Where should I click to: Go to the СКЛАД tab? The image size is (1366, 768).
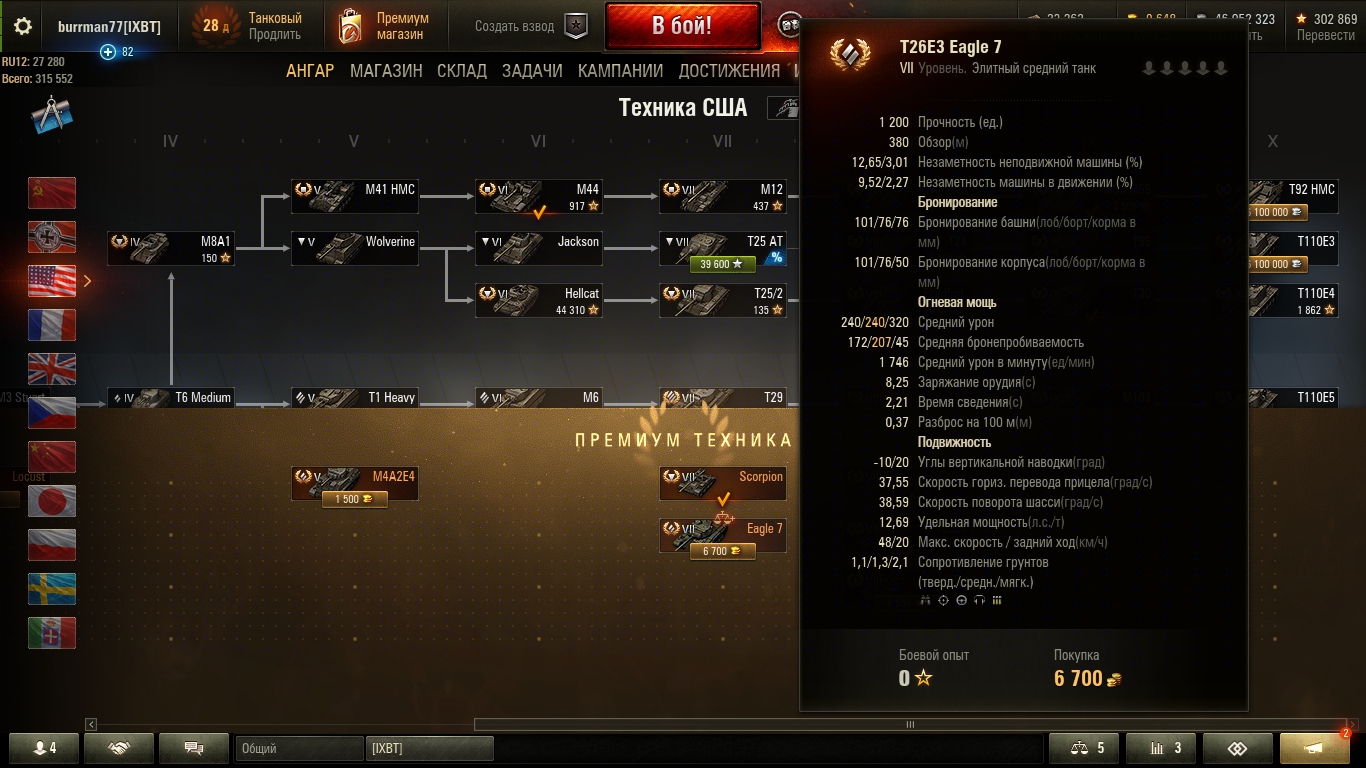click(462, 71)
